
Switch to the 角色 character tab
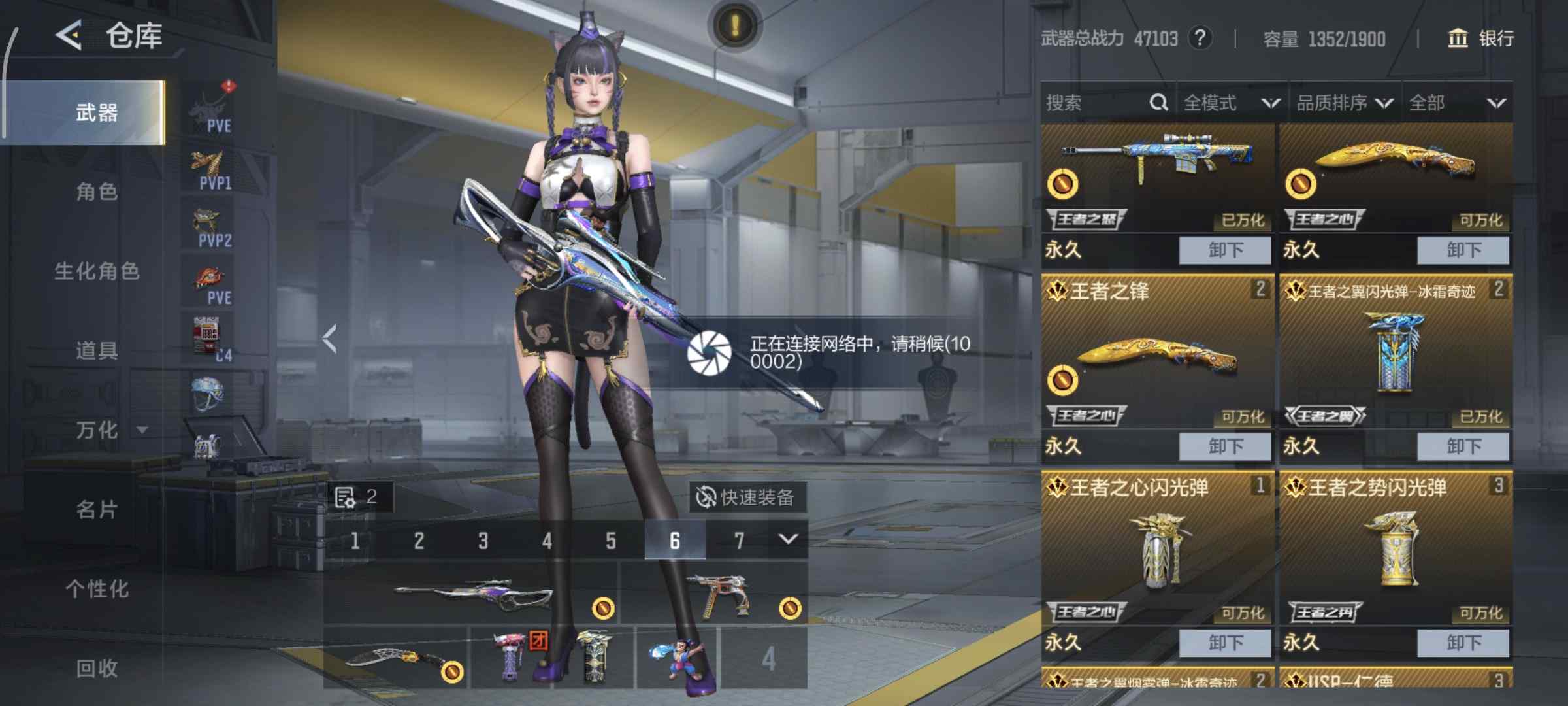click(x=97, y=192)
